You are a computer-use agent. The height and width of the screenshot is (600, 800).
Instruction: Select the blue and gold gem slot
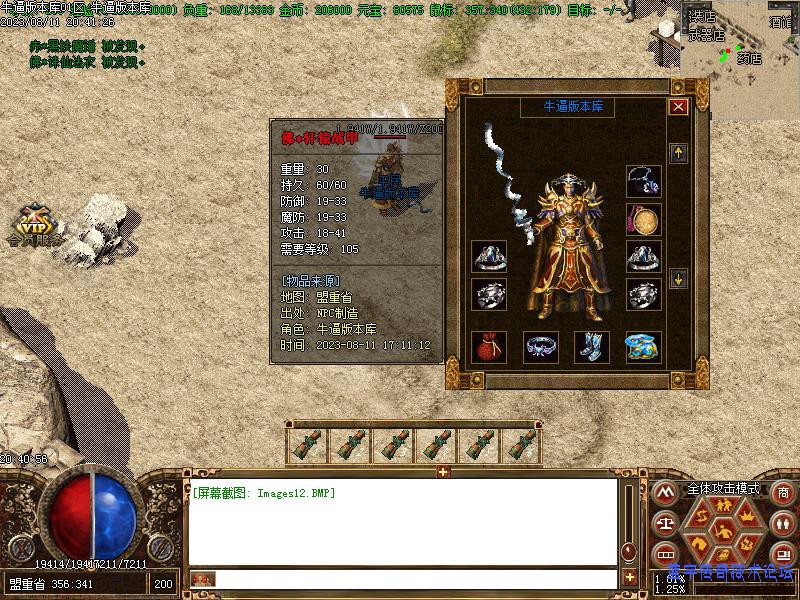click(643, 347)
